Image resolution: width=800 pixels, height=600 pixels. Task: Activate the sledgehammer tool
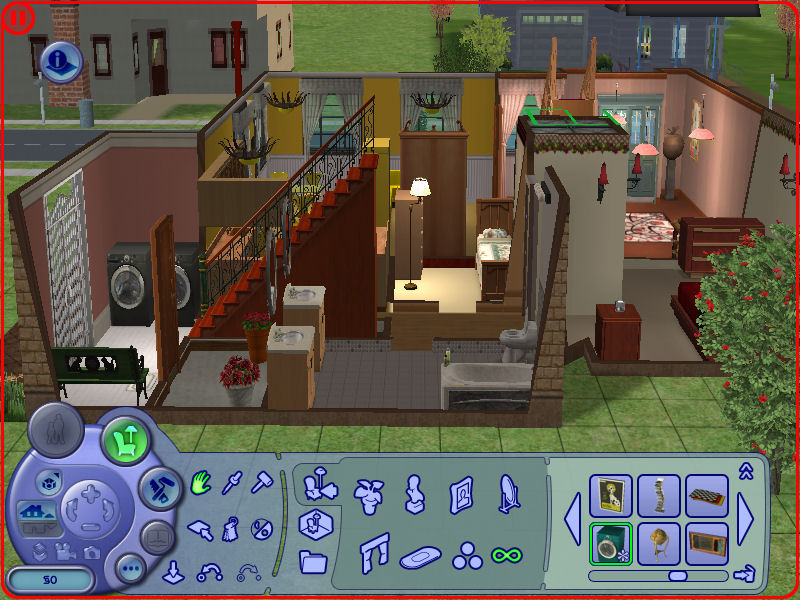point(262,484)
